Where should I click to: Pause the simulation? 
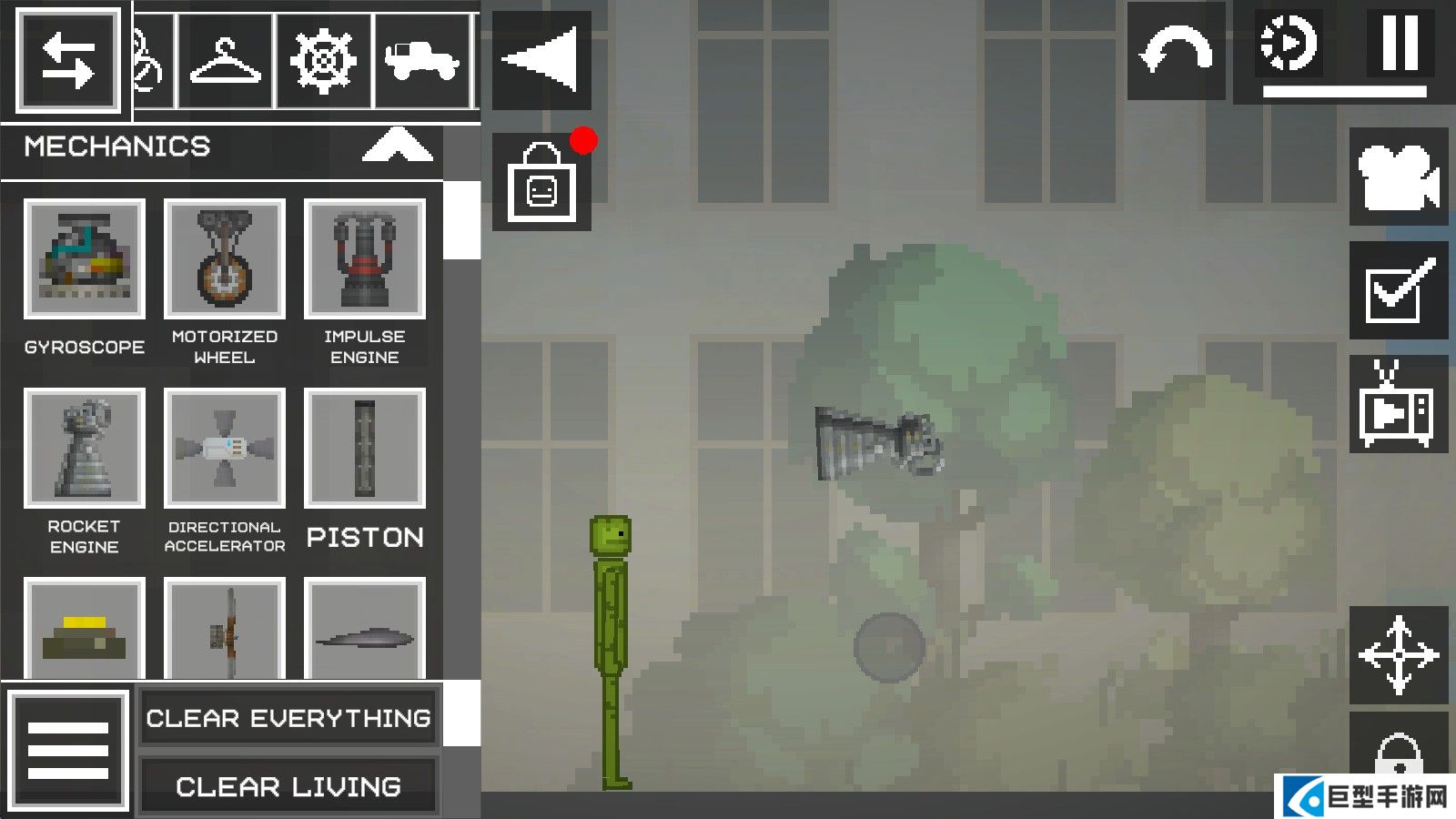pos(1399,43)
